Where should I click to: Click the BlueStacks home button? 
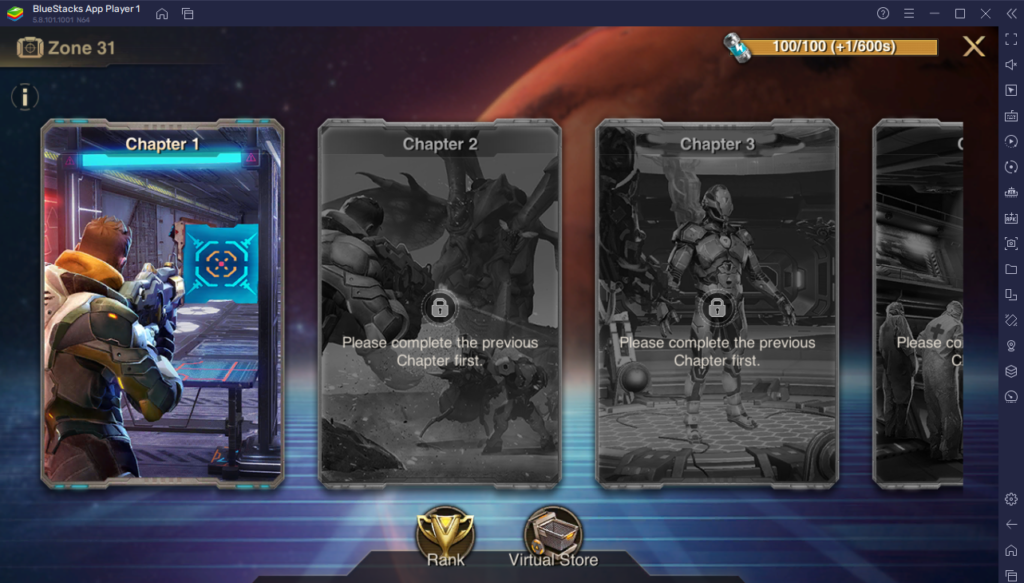[x=162, y=13]
